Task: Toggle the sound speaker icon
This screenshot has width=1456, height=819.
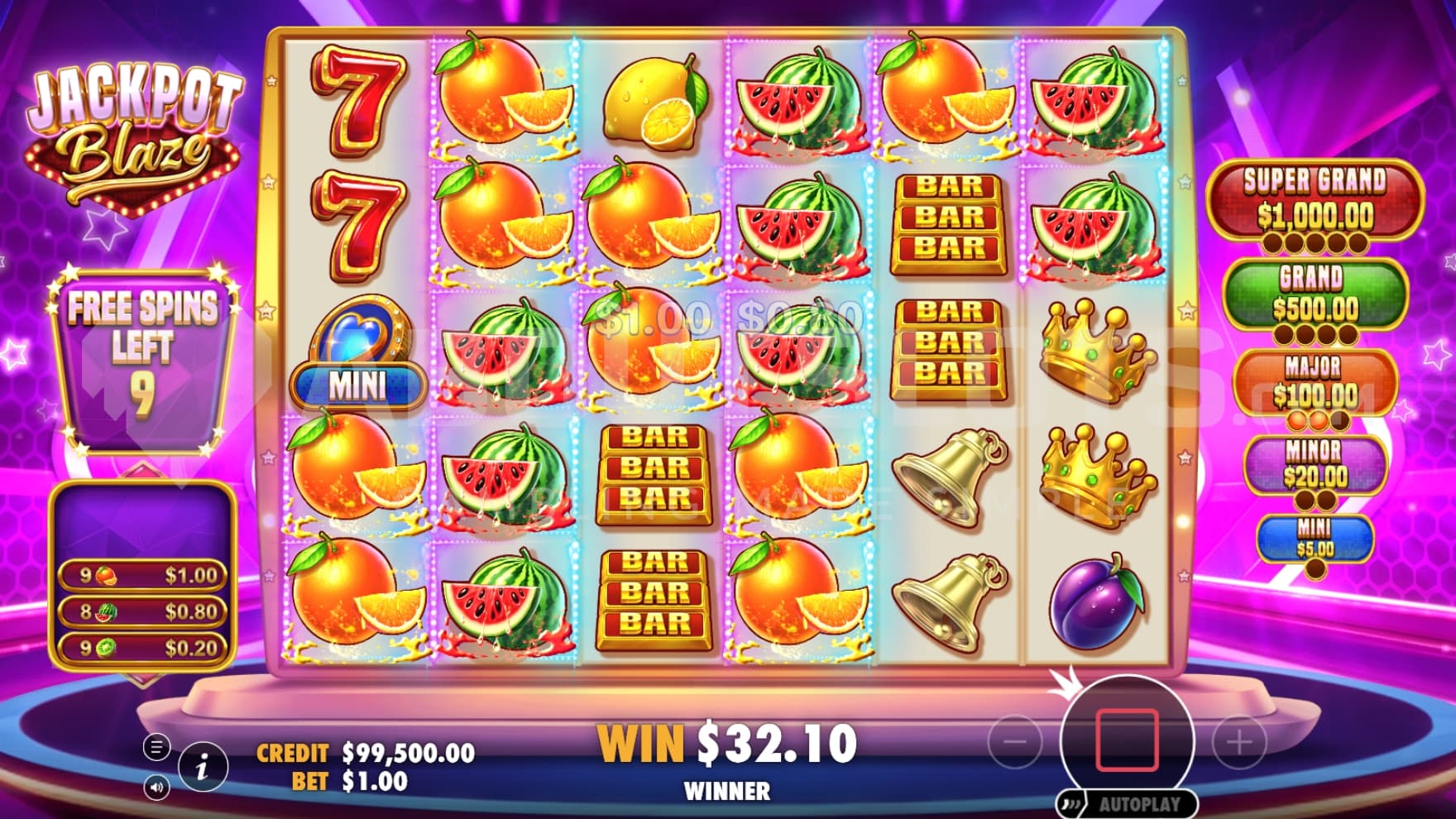Action: (x=156, y=787)
